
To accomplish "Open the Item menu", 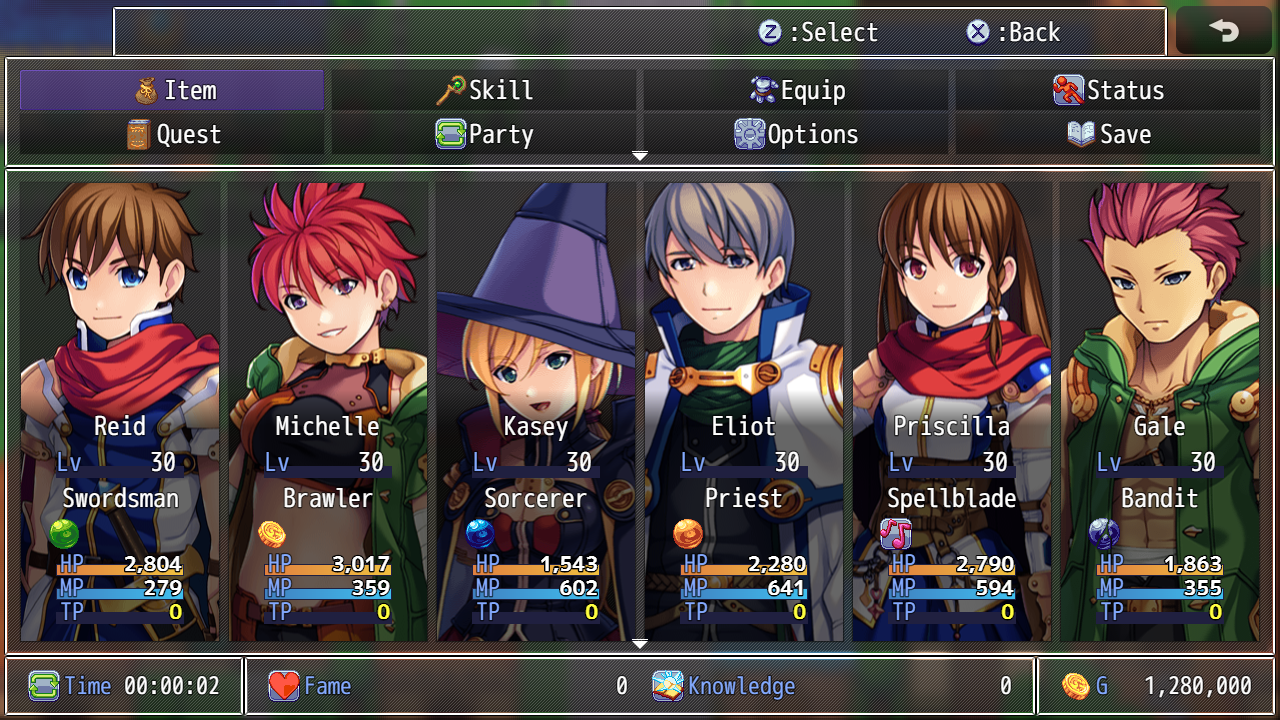I will [x=172, y=90].
